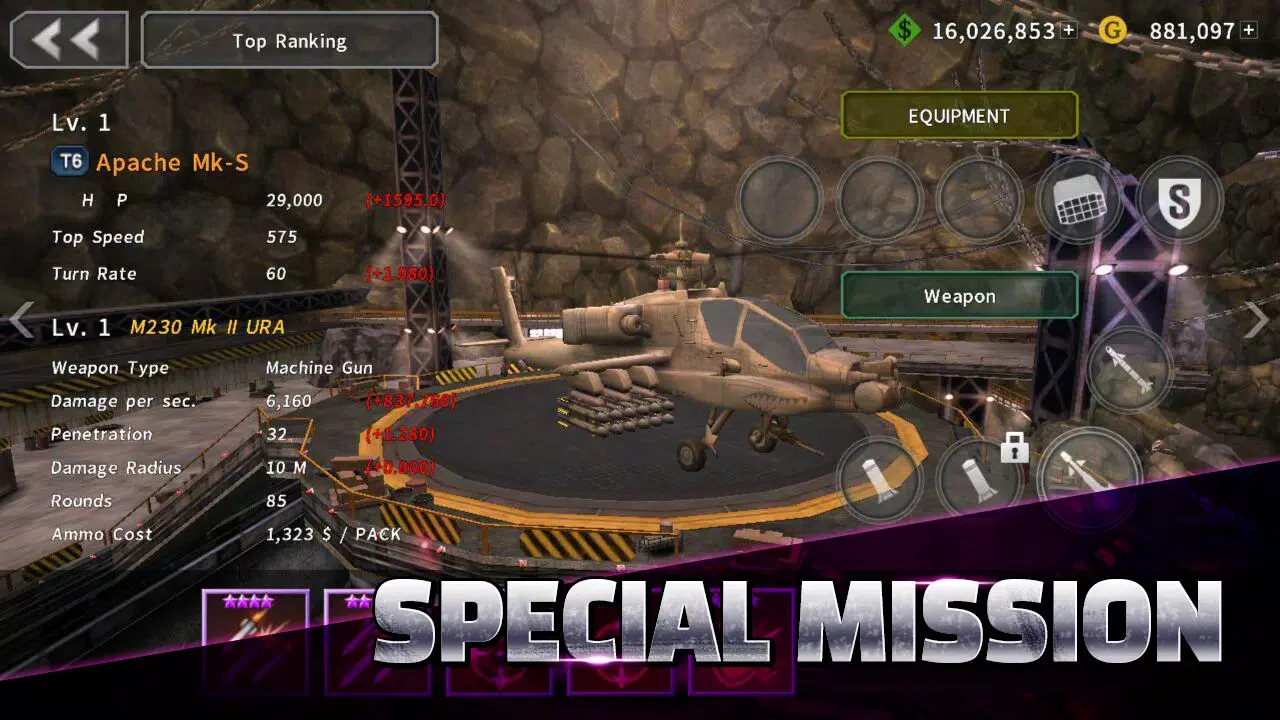Screen dimensions: 1280x720
Task: Open Top Ranking screen
Action: pyautogui.click(x=288, y=40)
